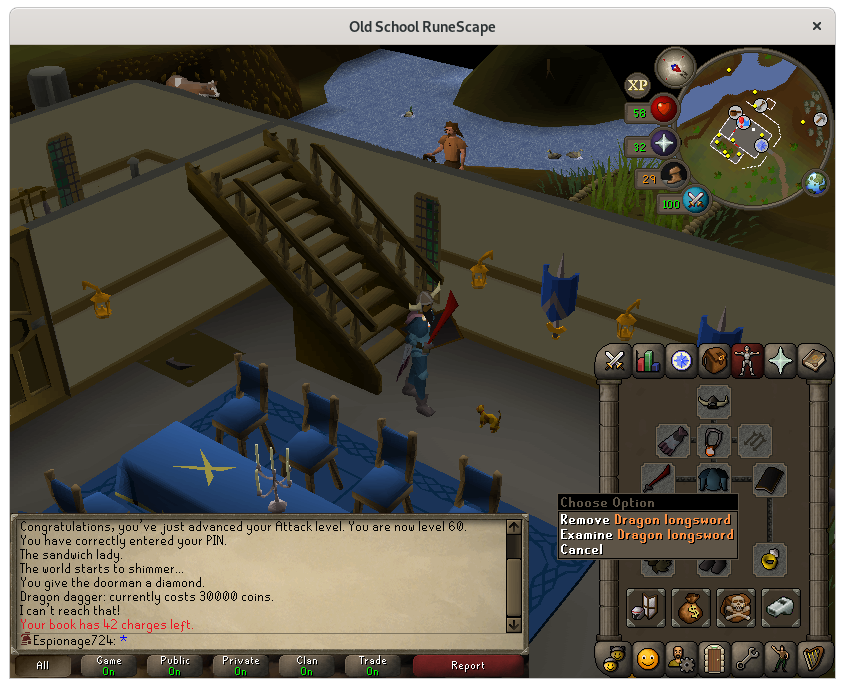Switch to the Skills tab
This screenshot has height=688, width=845.
pos(647,361)
